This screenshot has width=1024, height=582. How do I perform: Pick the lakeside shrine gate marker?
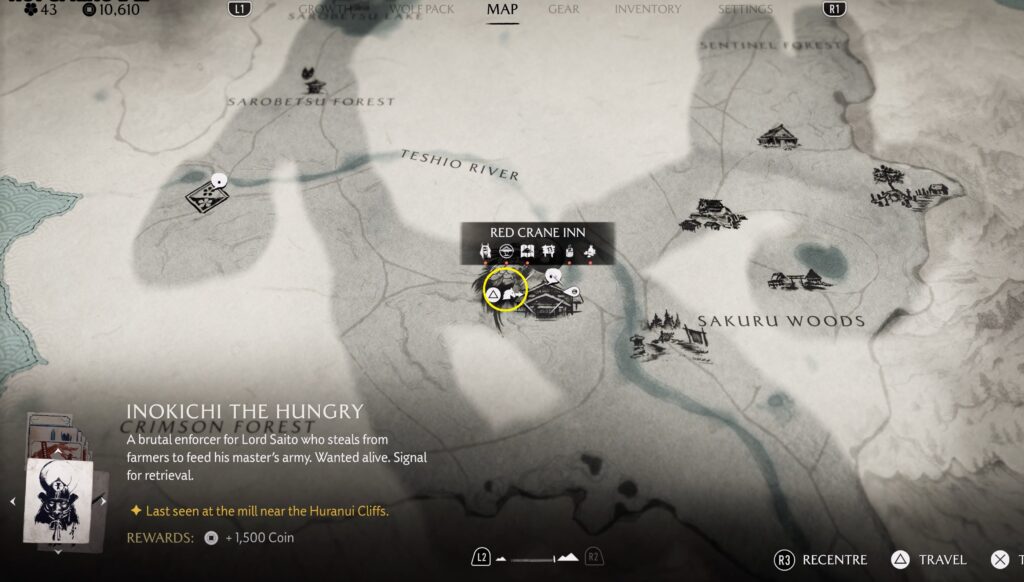click(x=796, y=280)
